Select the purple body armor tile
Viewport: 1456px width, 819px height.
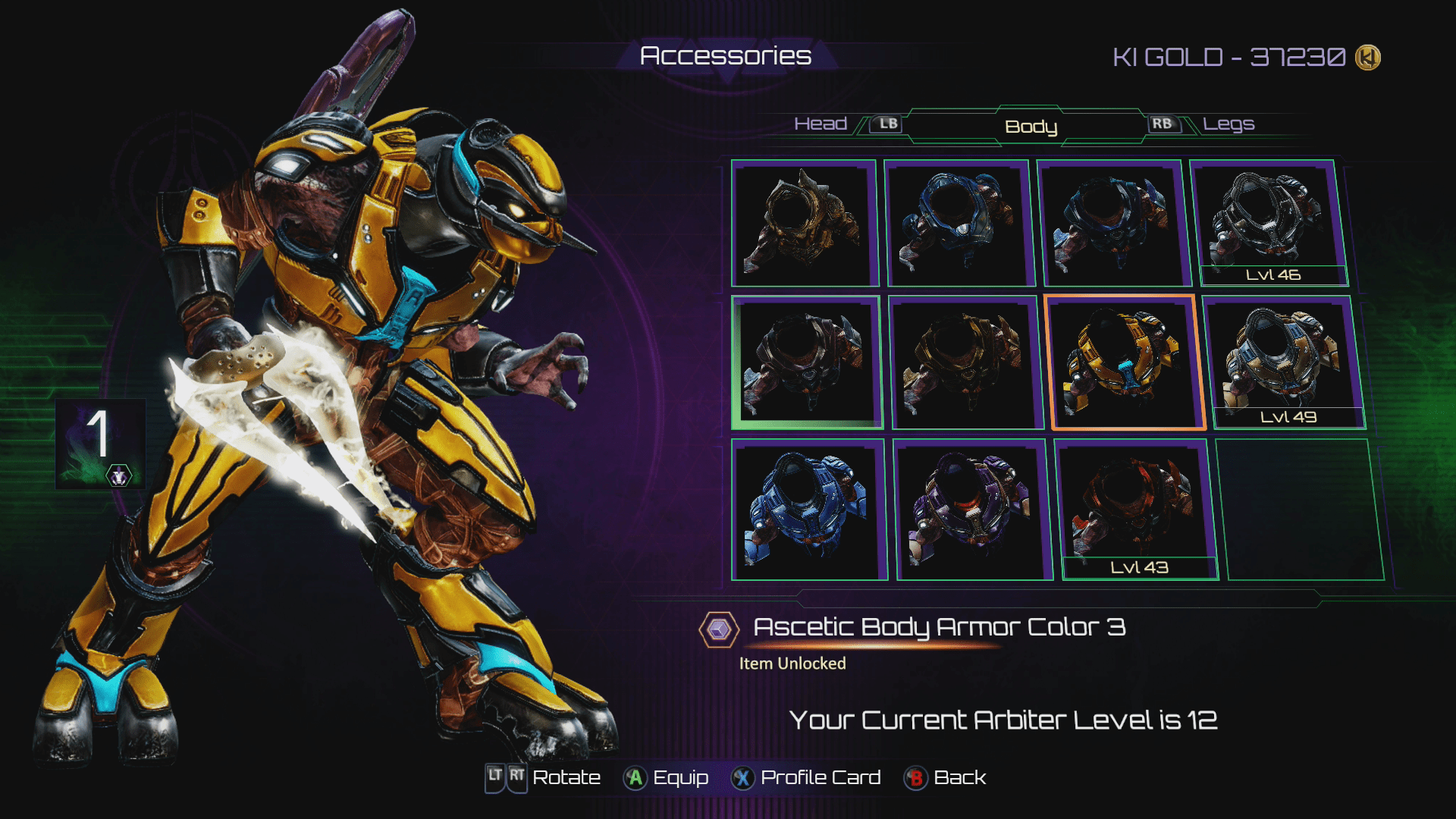click(972, 510)
